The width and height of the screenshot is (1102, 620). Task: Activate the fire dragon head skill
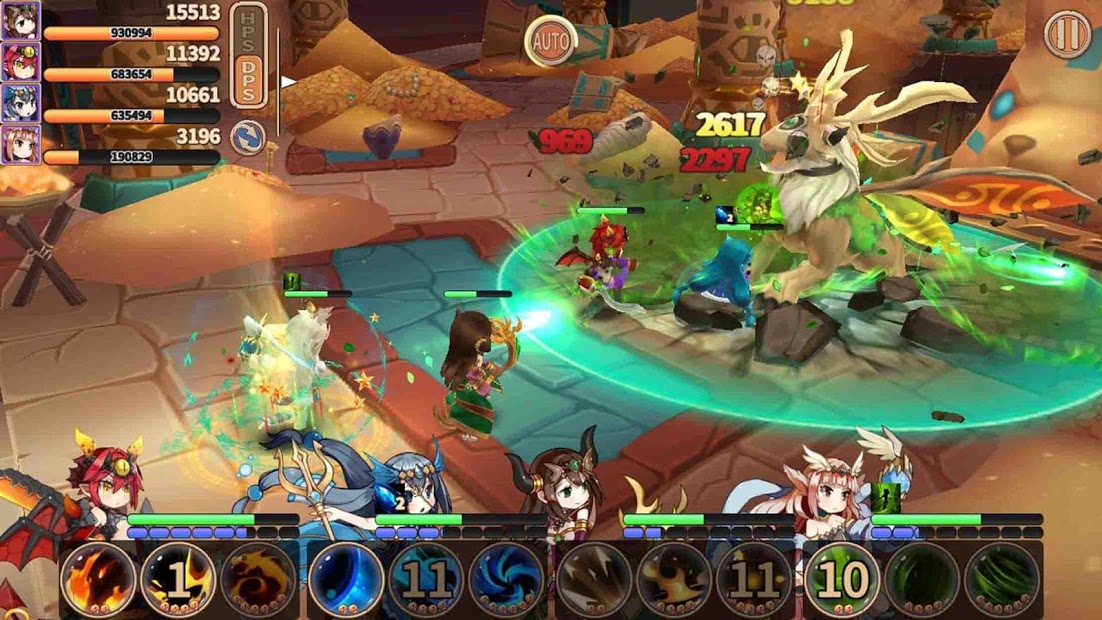[98, 579]
